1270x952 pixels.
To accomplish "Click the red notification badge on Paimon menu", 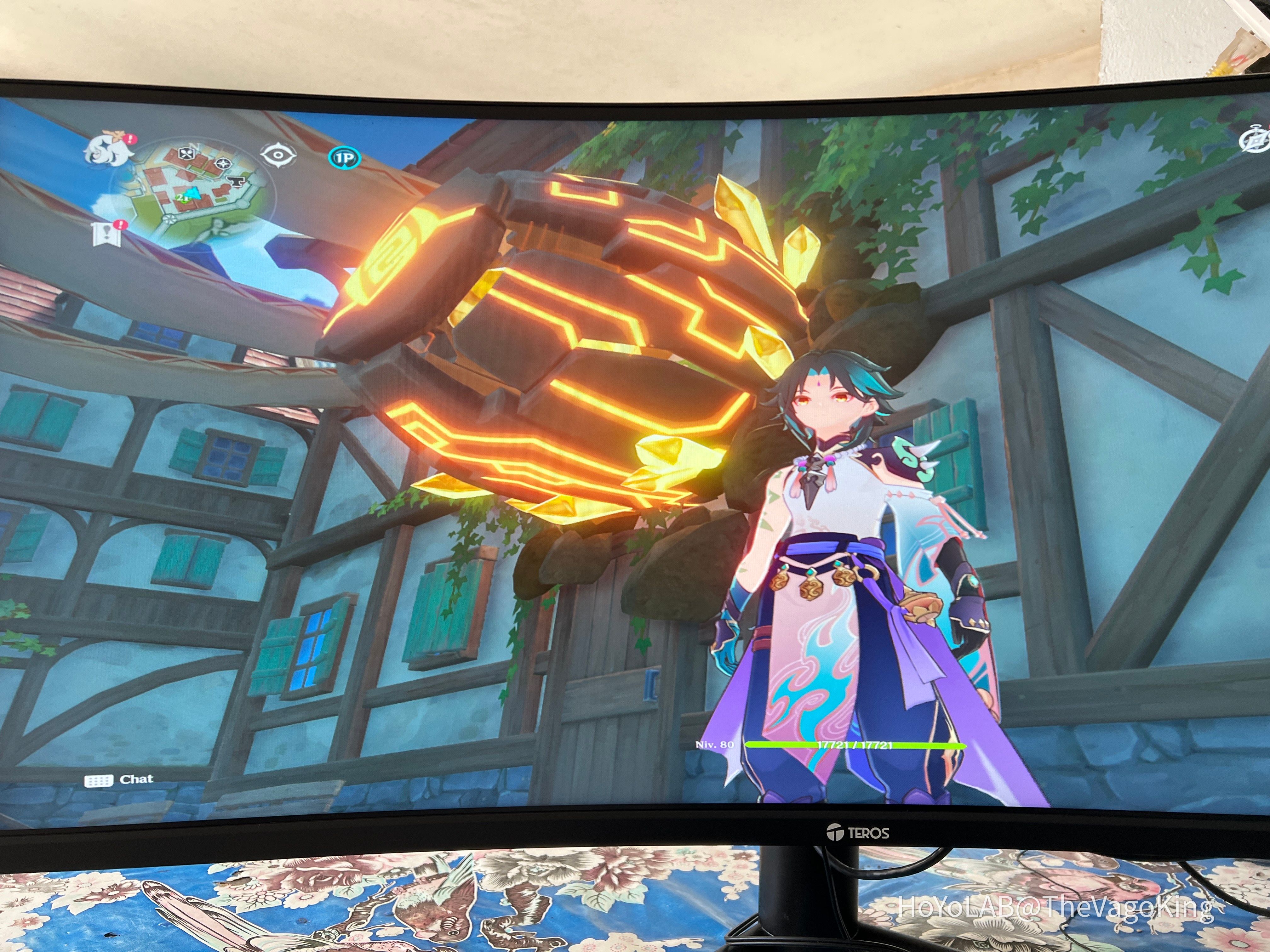I will 130,139.
